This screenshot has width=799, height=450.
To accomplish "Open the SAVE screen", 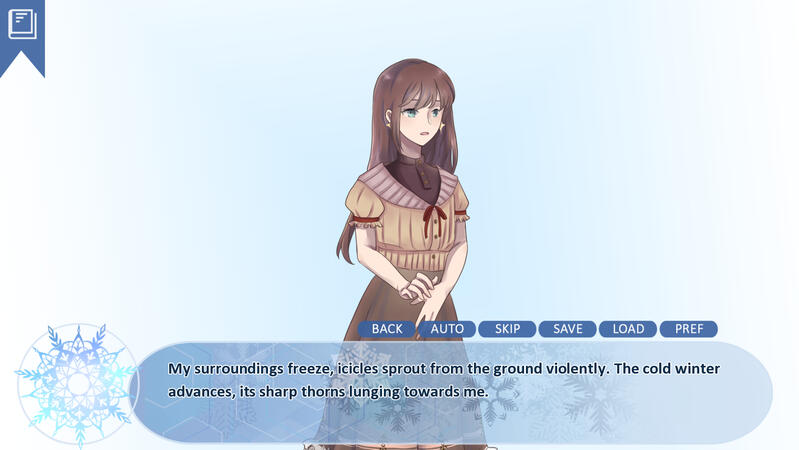I will coord(567,329).
